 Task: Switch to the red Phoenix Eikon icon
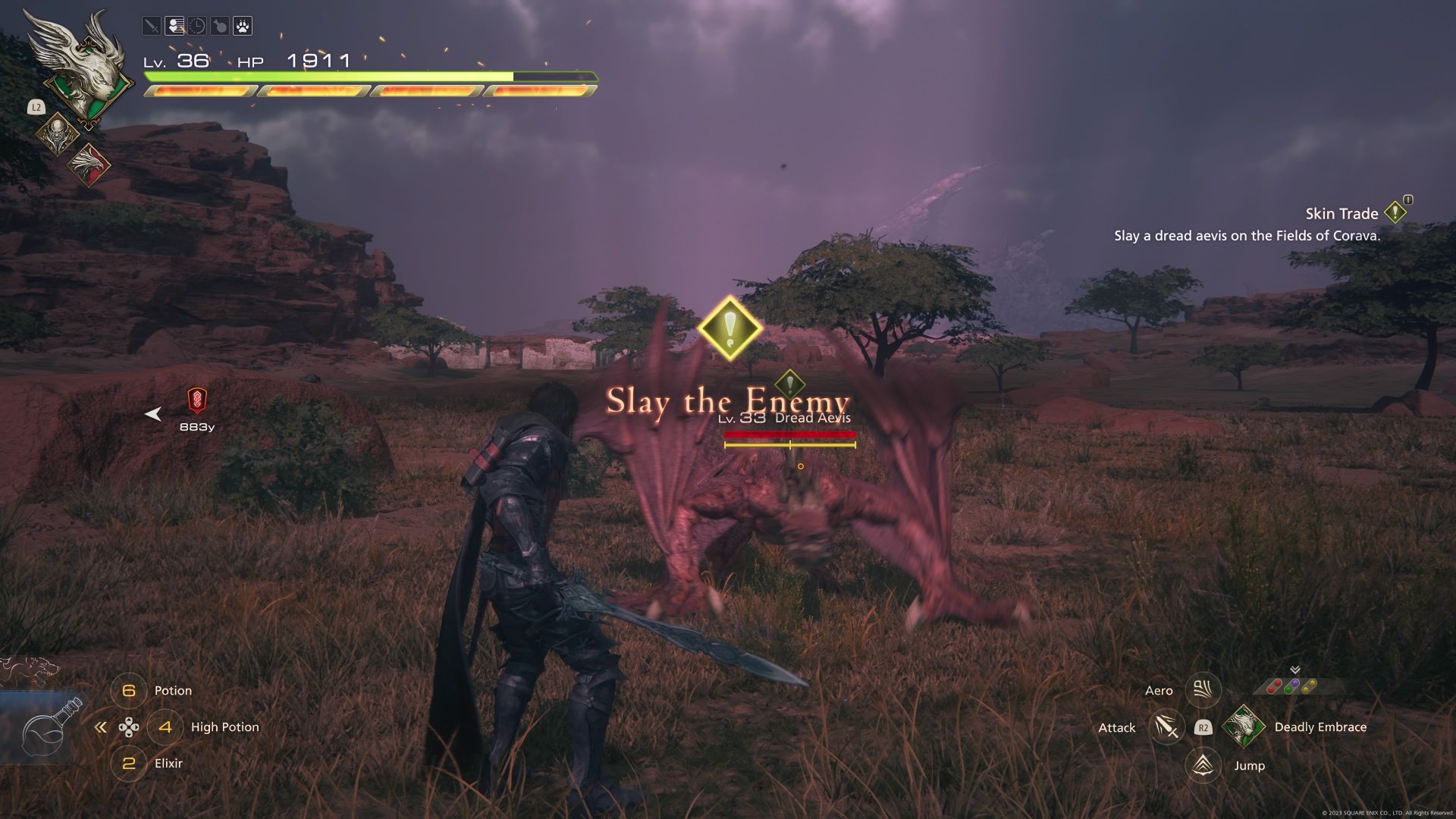tap(88, 165)
